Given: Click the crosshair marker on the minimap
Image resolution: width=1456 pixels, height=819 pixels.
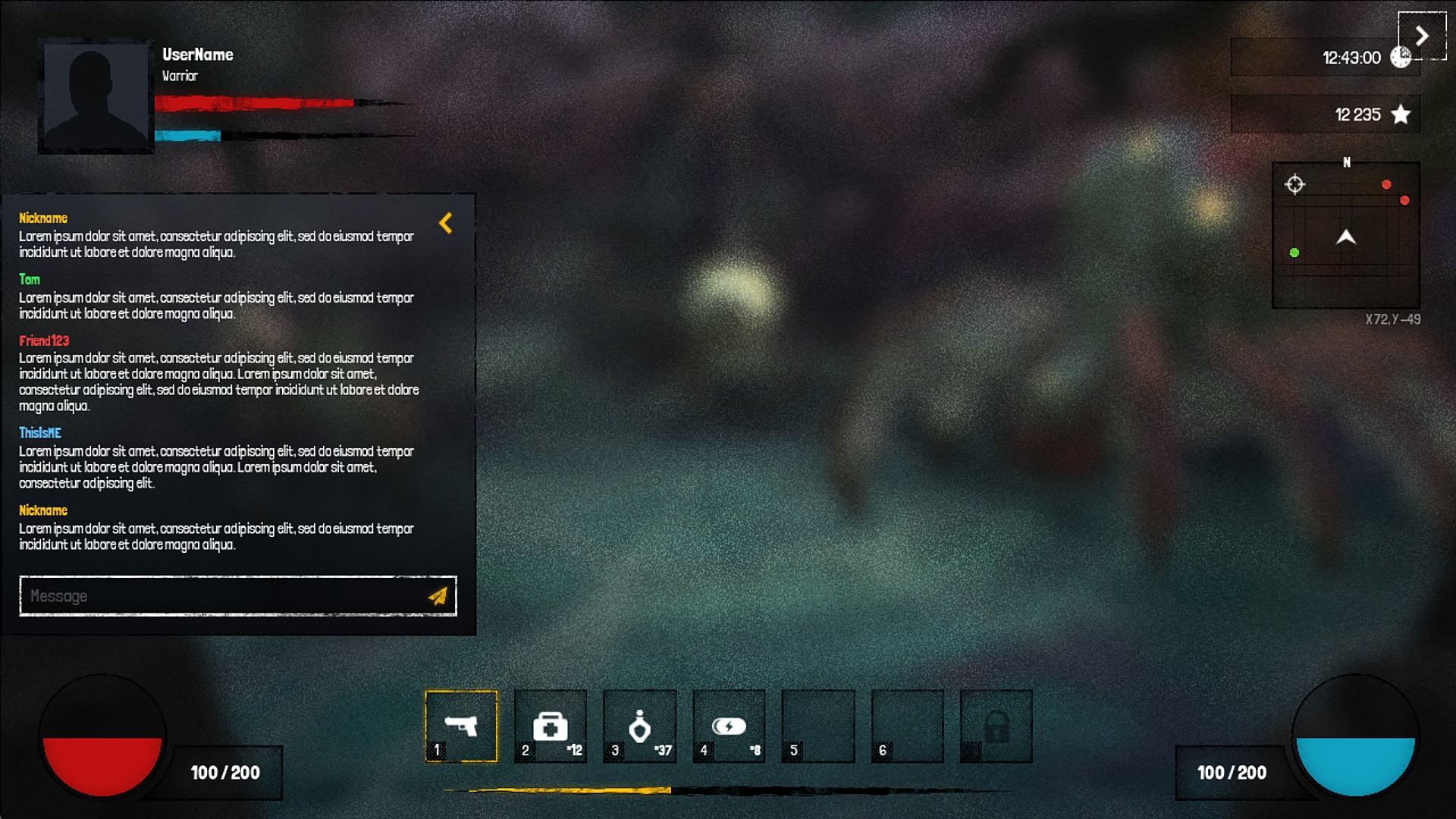Looking at the screenshot, I should pos(1294,184).
